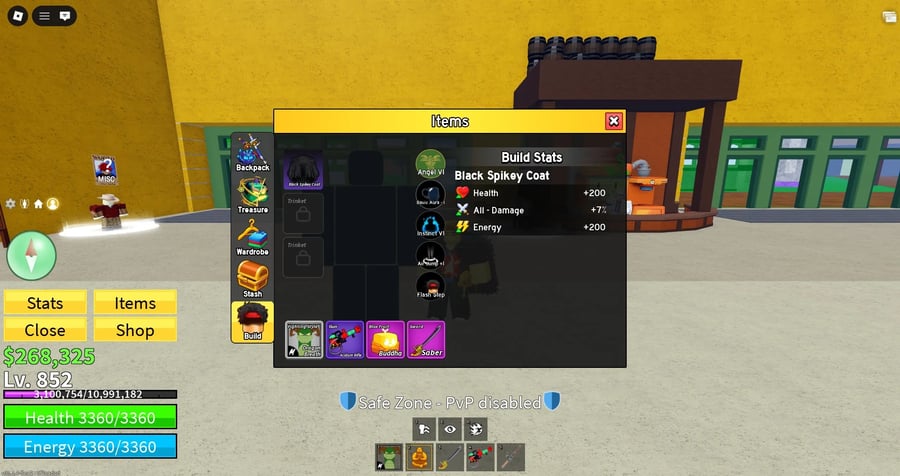The image size is (900, 476).
Task: Switch to the Treasure tab
Action: [x=252, y=196]
